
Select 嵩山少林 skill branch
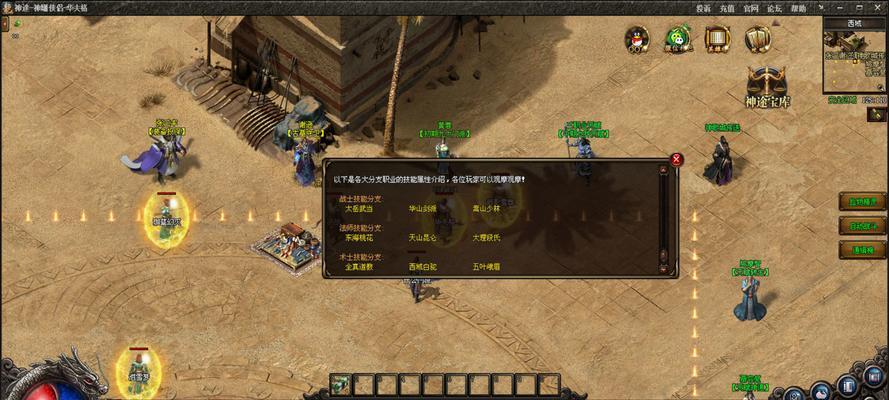pos(486,209)
